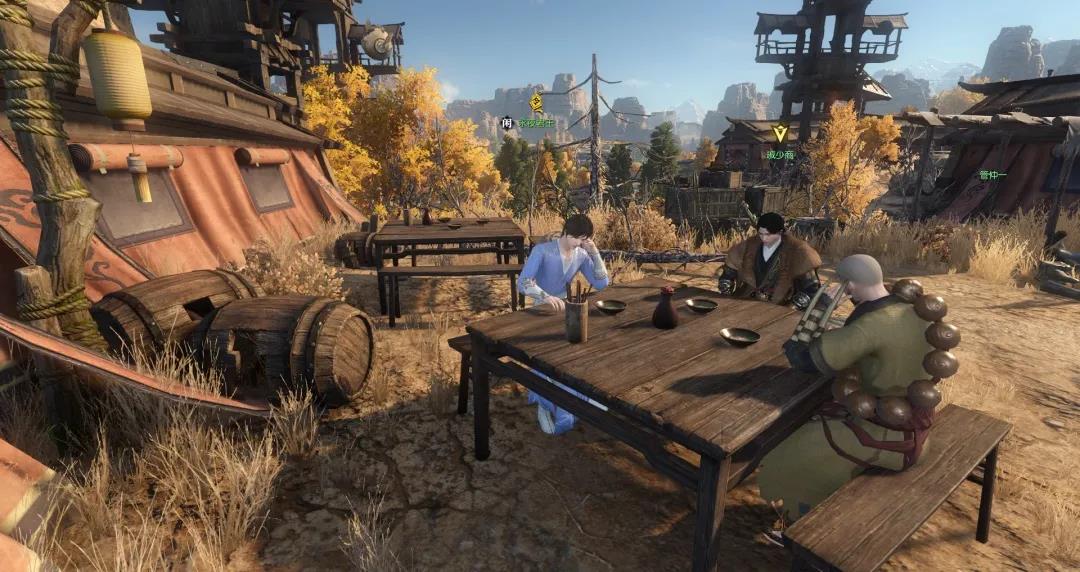The height and width of the screenshot is (572, 1080).
Task: Click the yellow V-shaped marker icon
Action: click(x=780, y=133)
